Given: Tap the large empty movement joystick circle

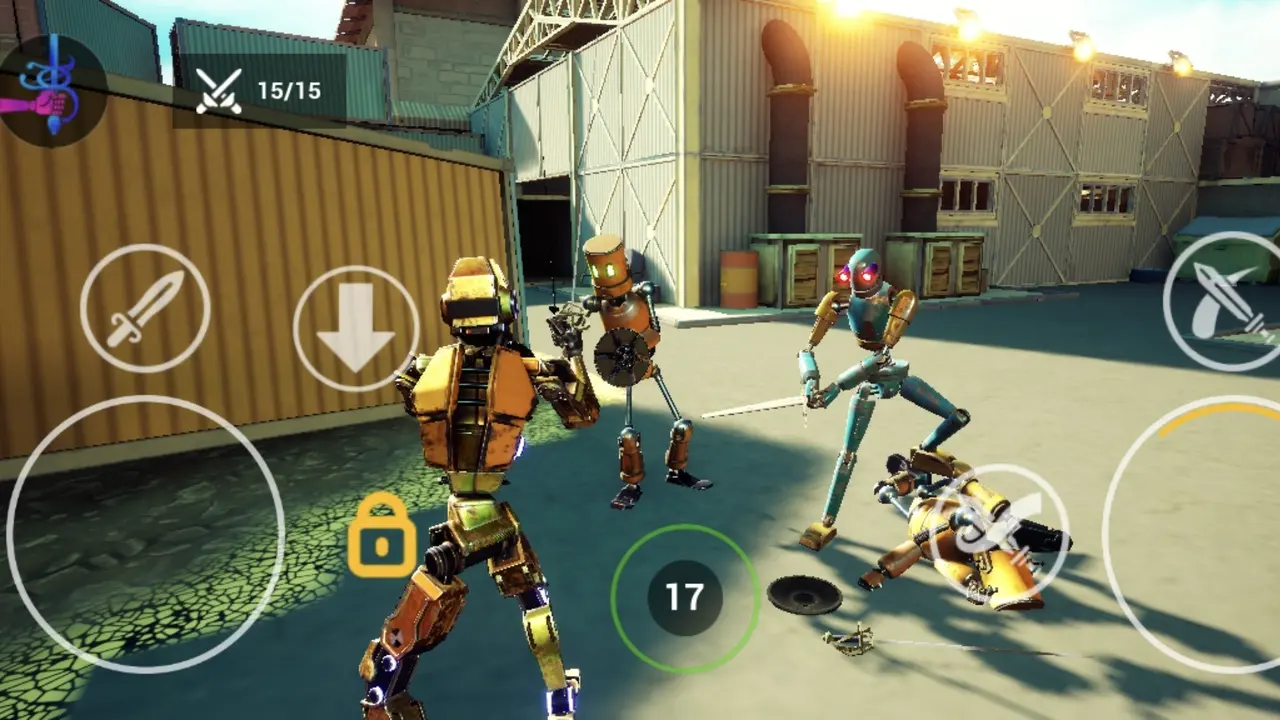Looking at the screenshot, I should [x=146, y=533].
